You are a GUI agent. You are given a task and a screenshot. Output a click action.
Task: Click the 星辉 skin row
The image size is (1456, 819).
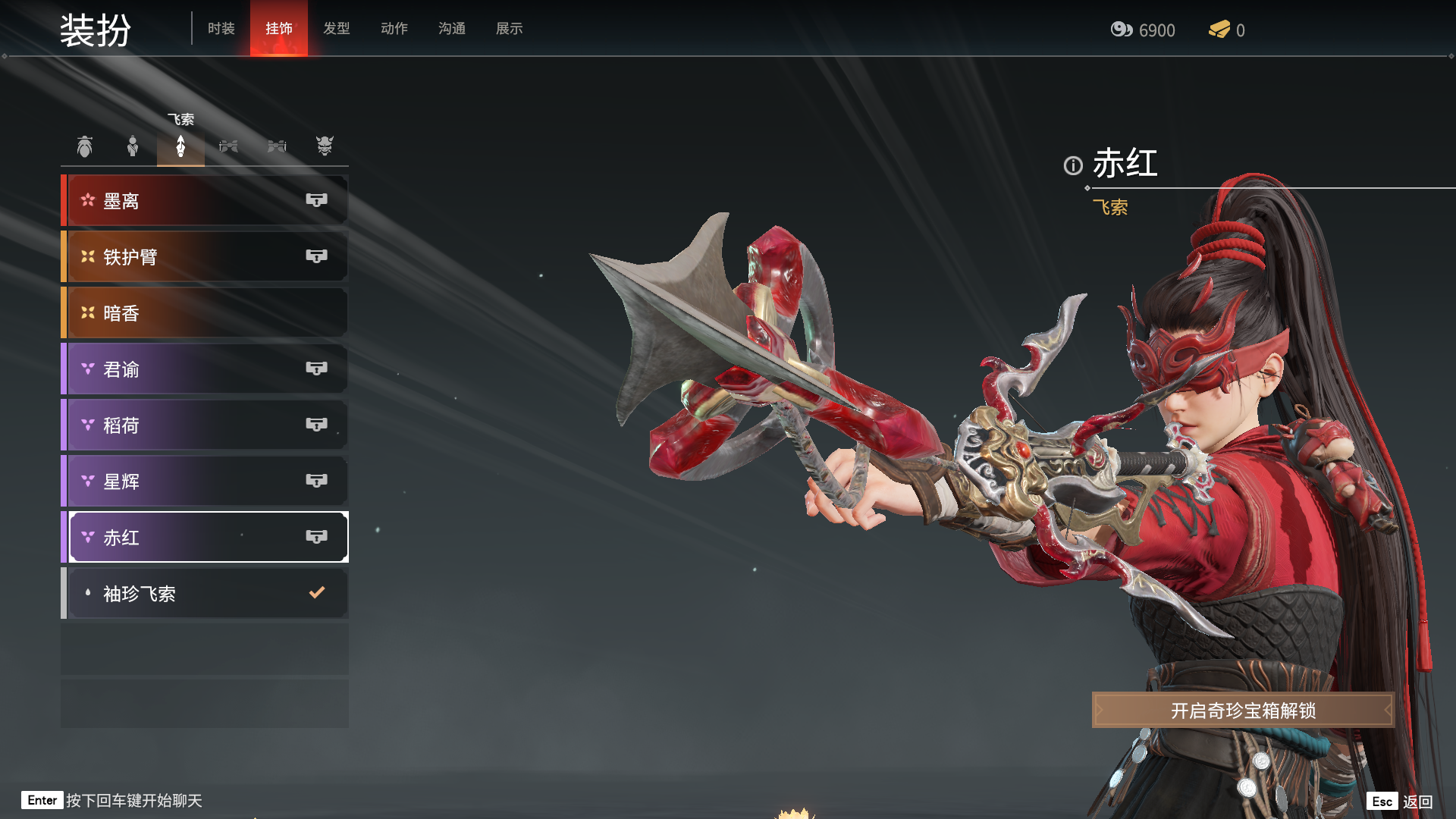point(205,482)
